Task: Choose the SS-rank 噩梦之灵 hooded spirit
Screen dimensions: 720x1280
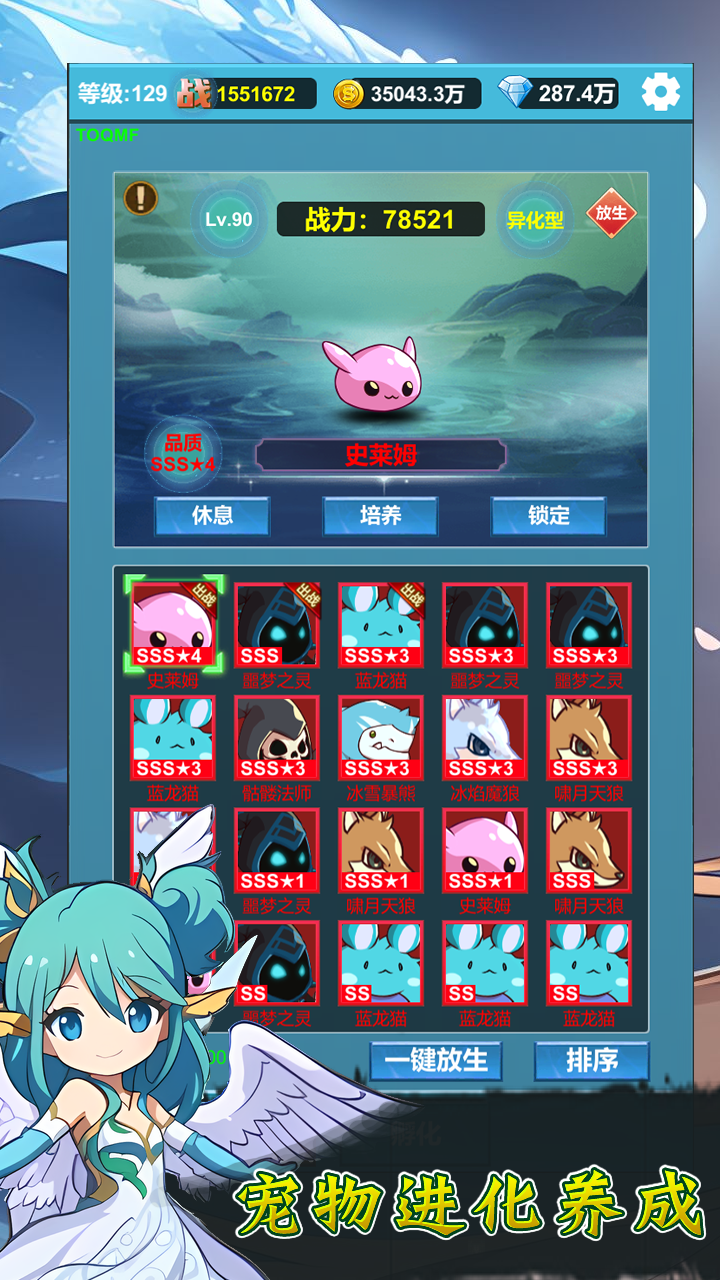Action: coord(277,962)
